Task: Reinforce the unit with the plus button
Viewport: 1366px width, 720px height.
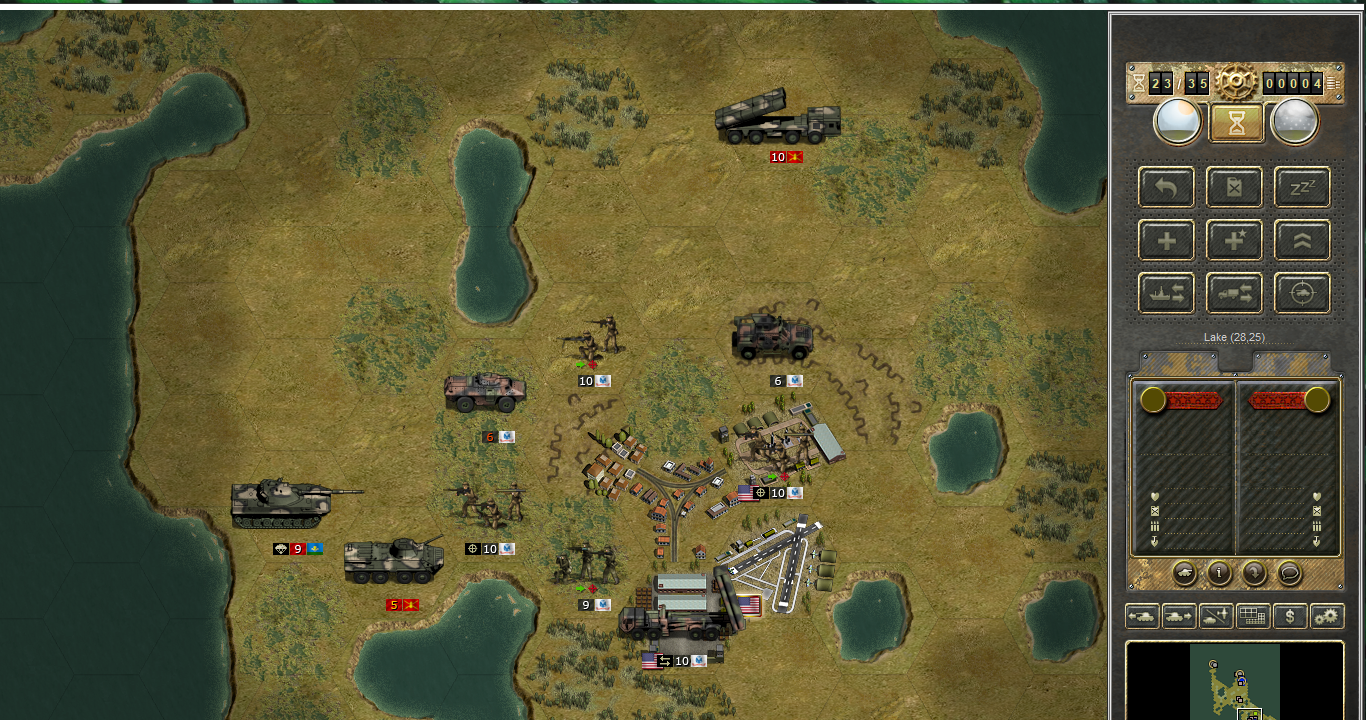Action: (x=1166, y=240)
